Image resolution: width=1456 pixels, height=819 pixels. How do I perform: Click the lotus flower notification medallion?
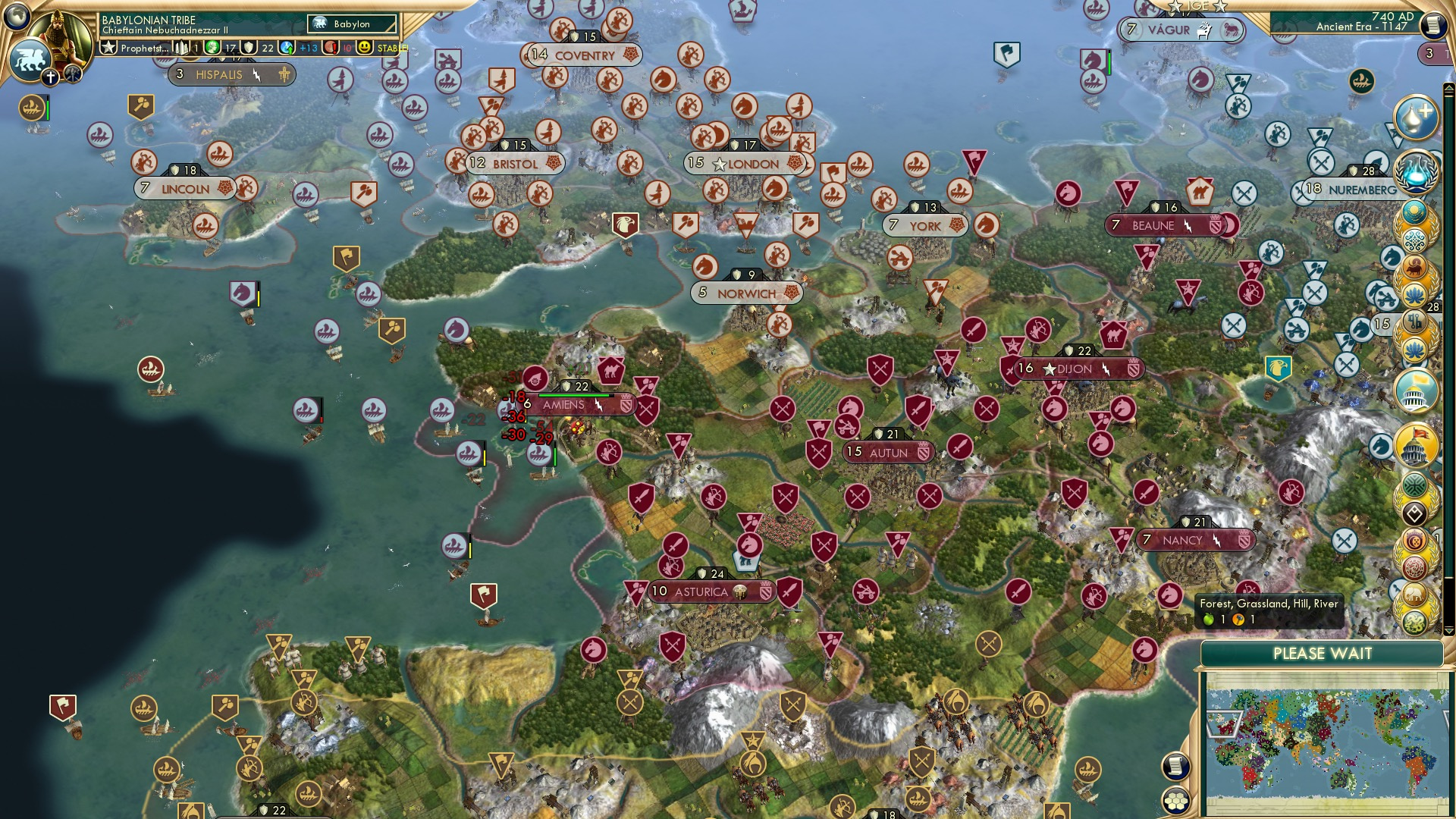[x=1415, y=295]
